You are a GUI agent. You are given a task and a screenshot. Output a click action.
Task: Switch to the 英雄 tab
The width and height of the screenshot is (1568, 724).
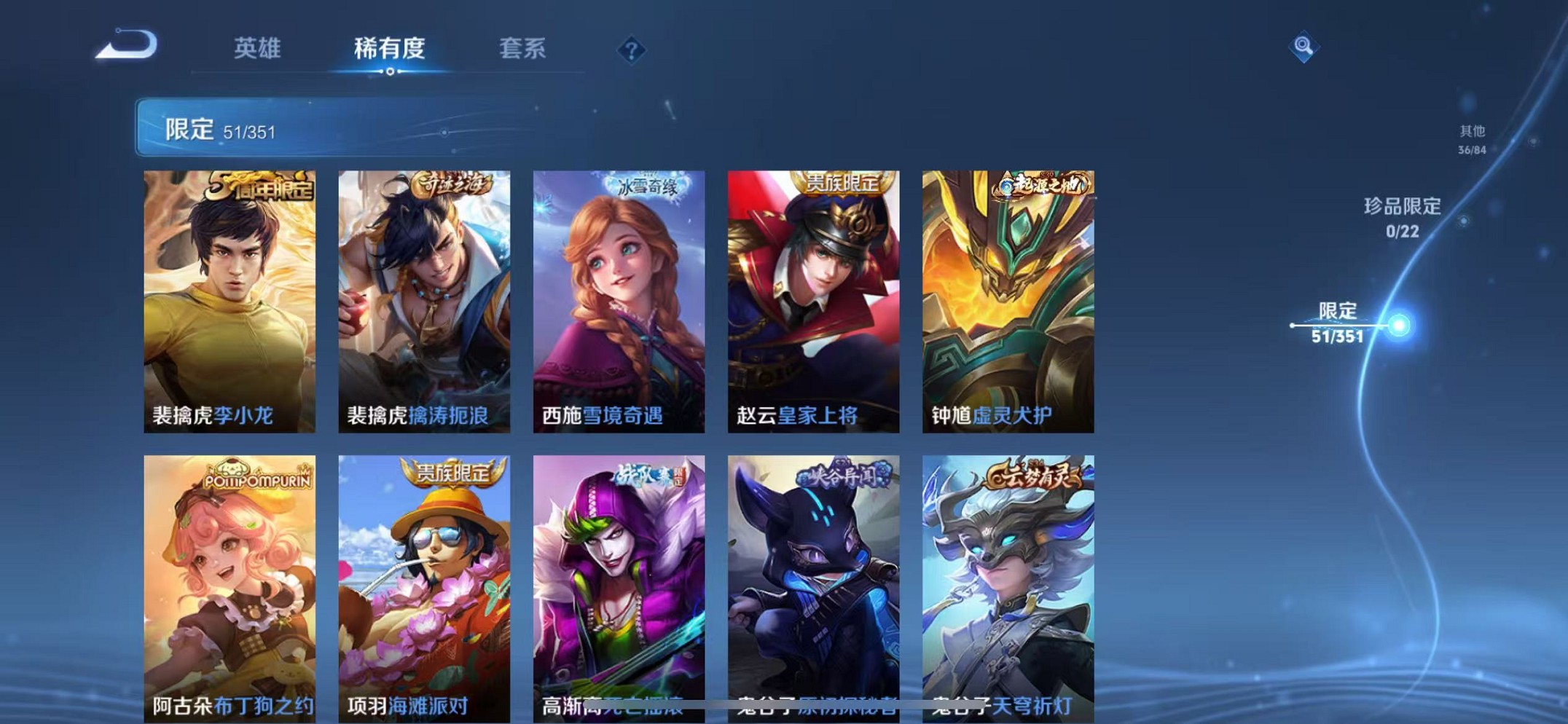click(x=258, y=48)
